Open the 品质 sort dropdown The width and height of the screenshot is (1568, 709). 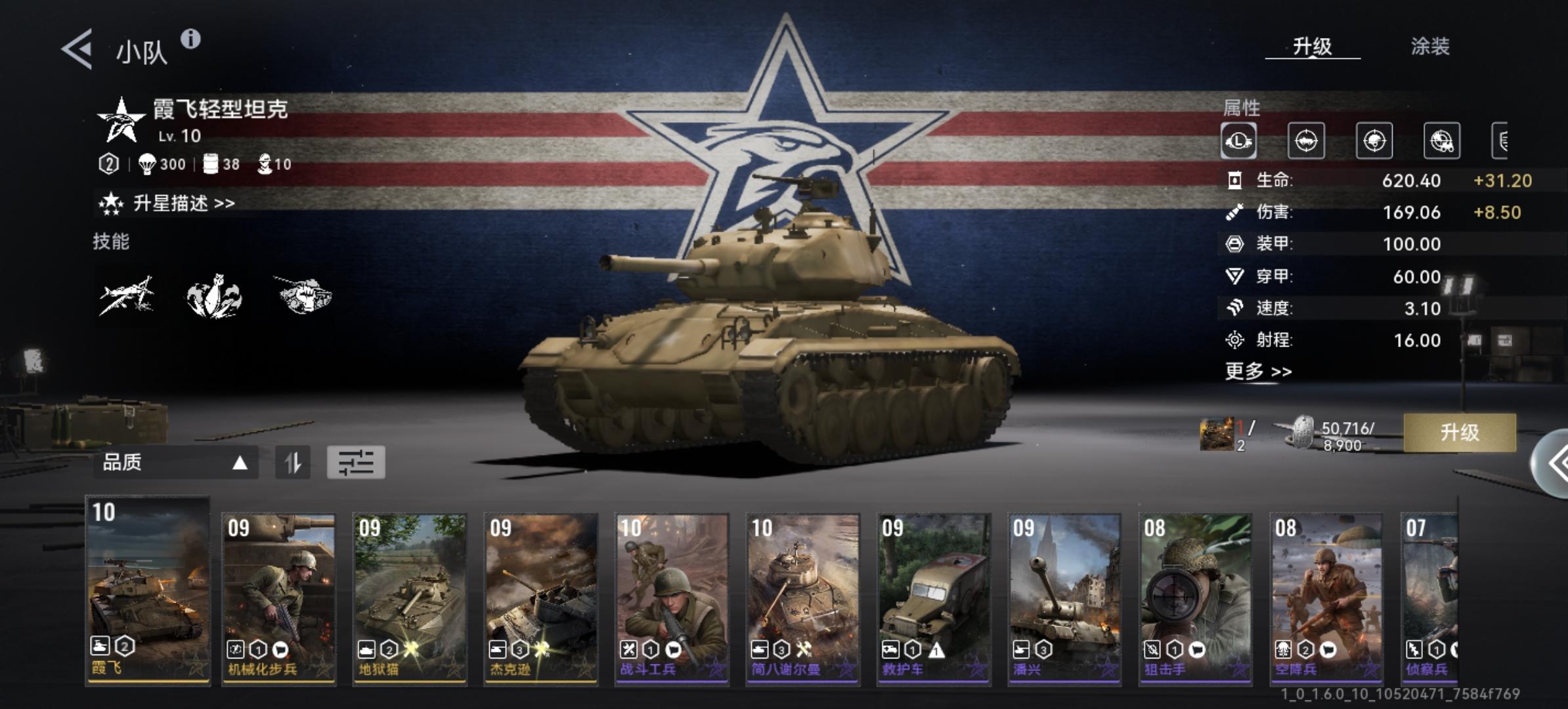coord(175,463)
